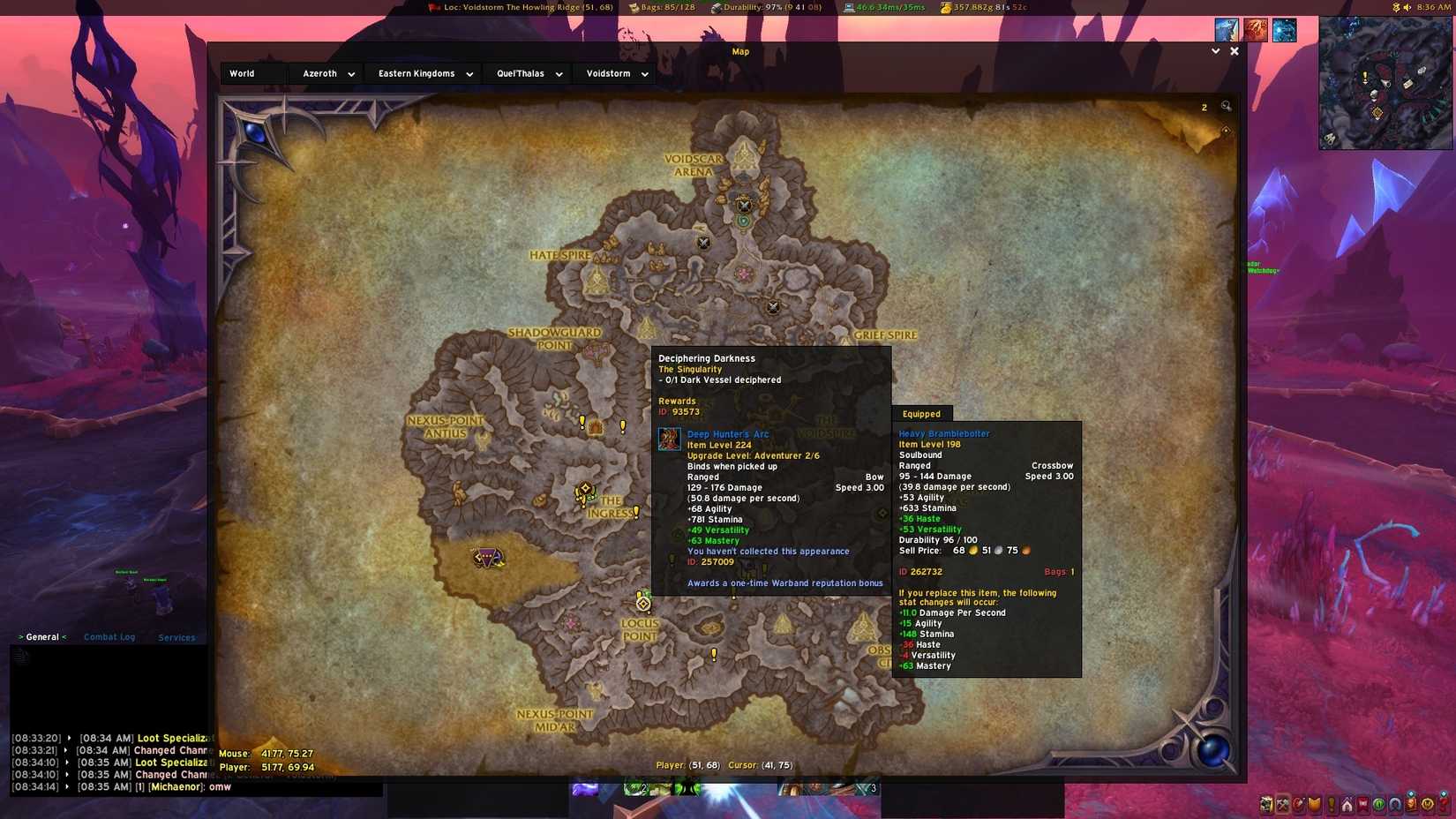Select the Services chat tab

pos(176,637)
